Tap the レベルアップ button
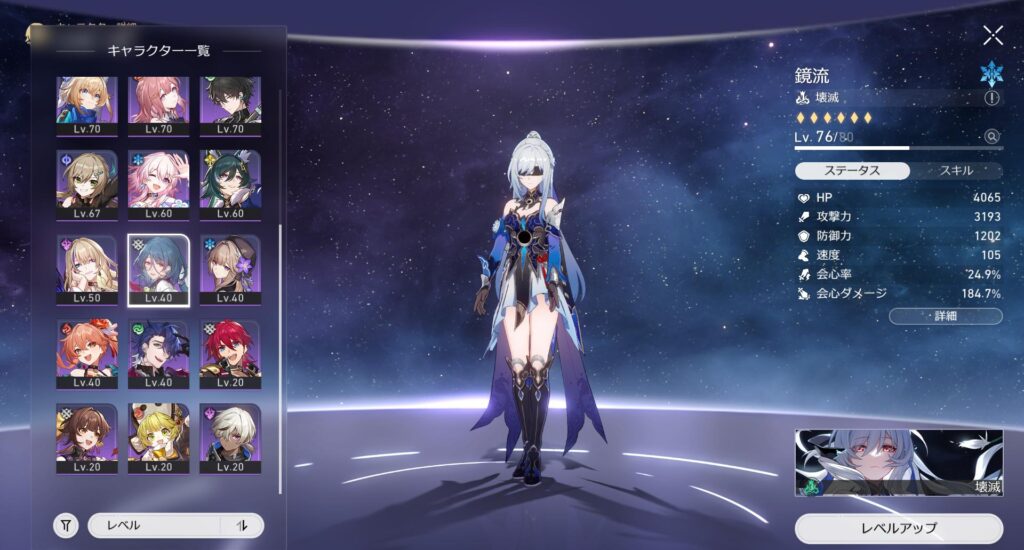Viewport: 1024px width, 550px height. click(x=898, y=527)
